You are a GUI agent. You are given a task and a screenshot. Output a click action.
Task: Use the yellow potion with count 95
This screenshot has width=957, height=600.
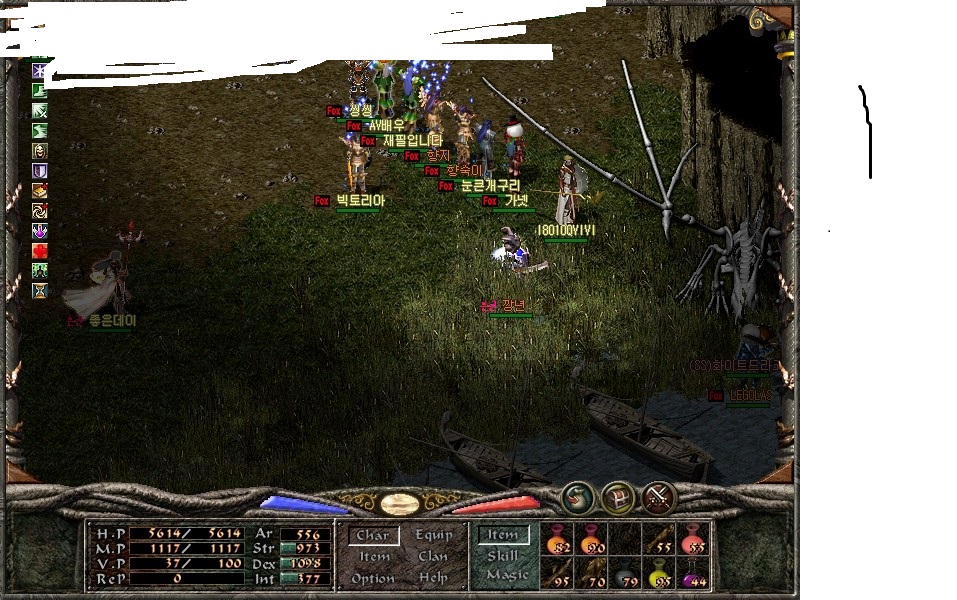pos(658,573)
